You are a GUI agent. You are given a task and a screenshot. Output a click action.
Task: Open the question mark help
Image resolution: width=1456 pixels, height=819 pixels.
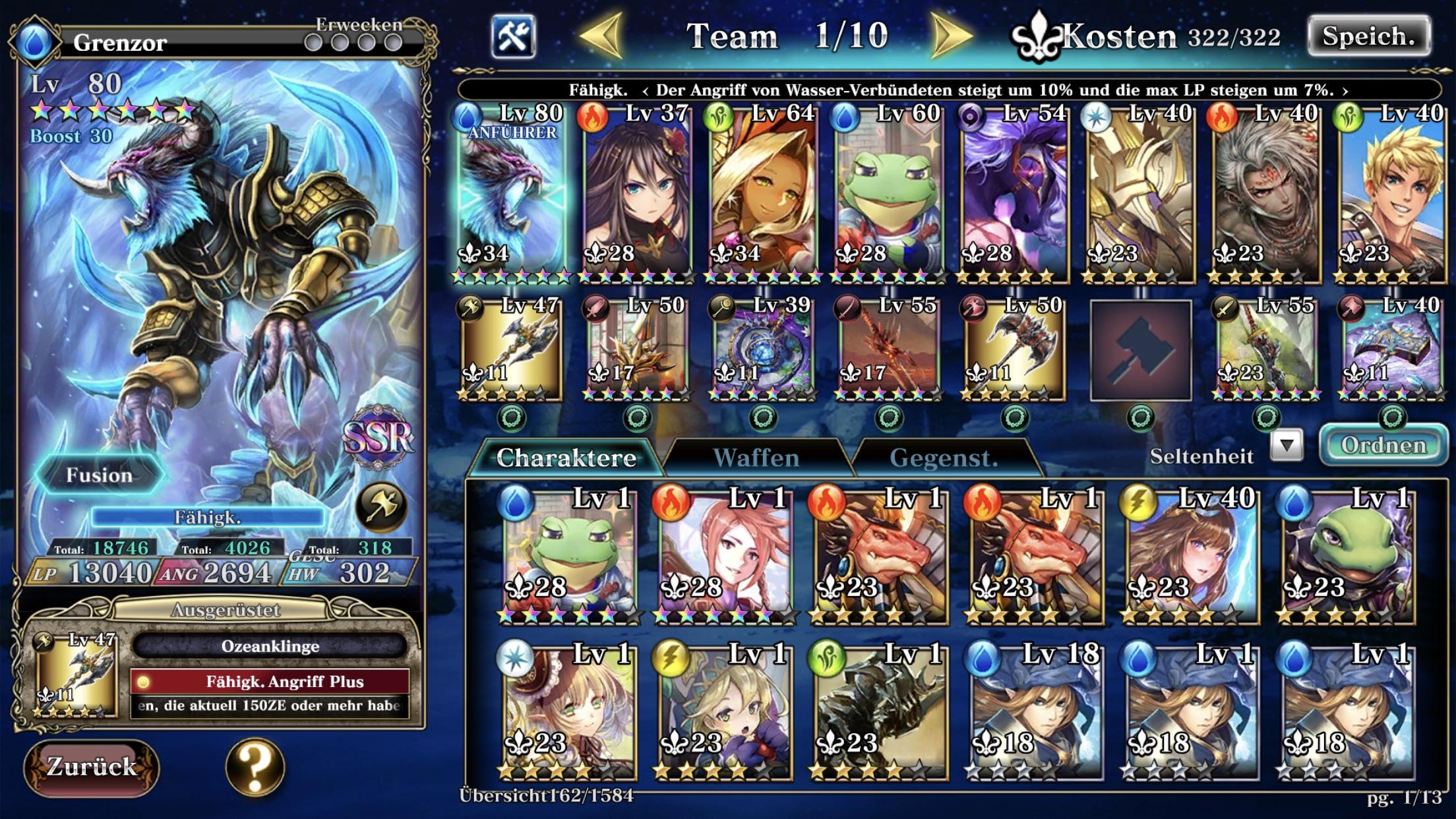(255, 766)
